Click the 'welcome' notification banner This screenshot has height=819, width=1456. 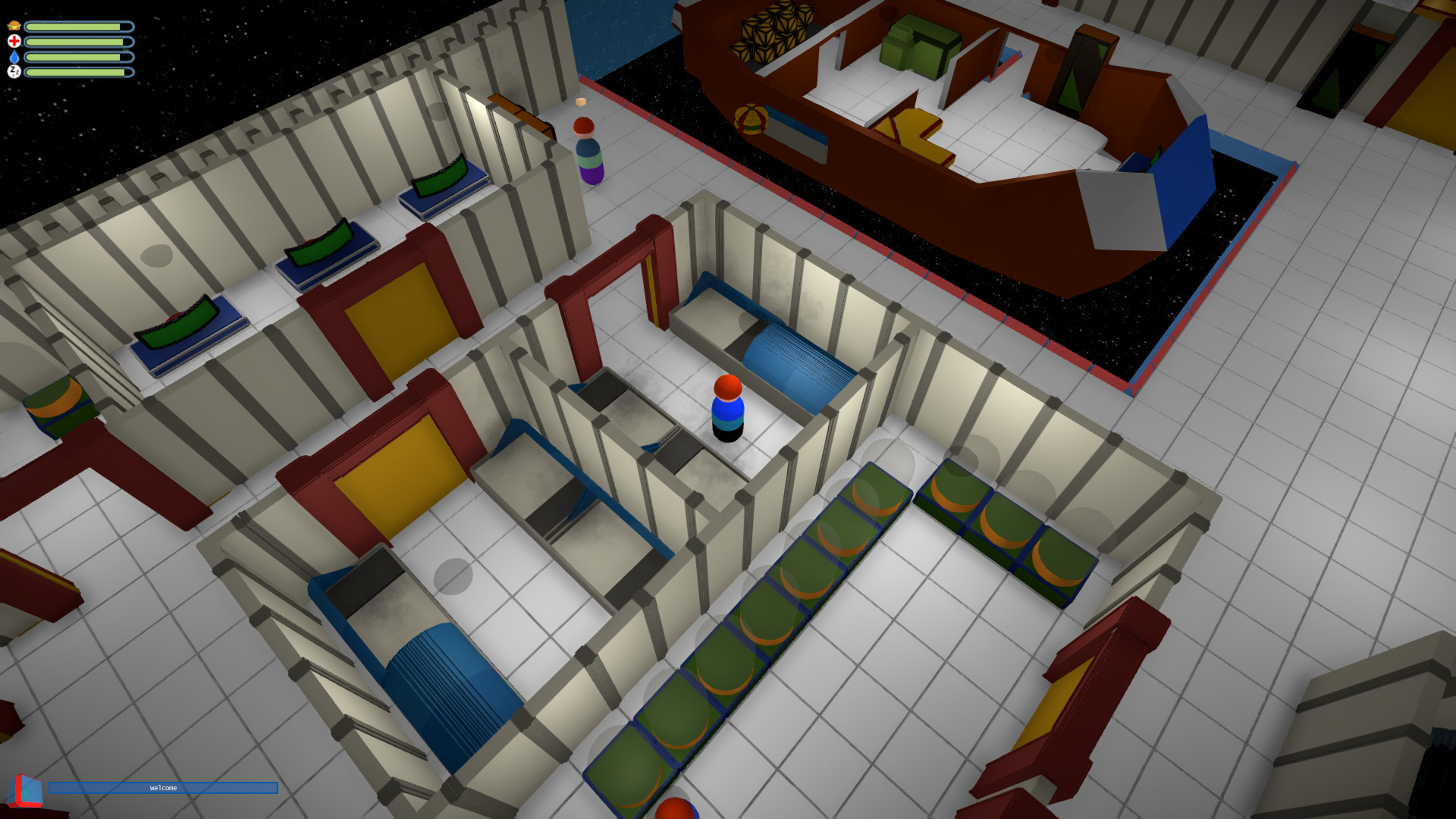coord(162,788)
